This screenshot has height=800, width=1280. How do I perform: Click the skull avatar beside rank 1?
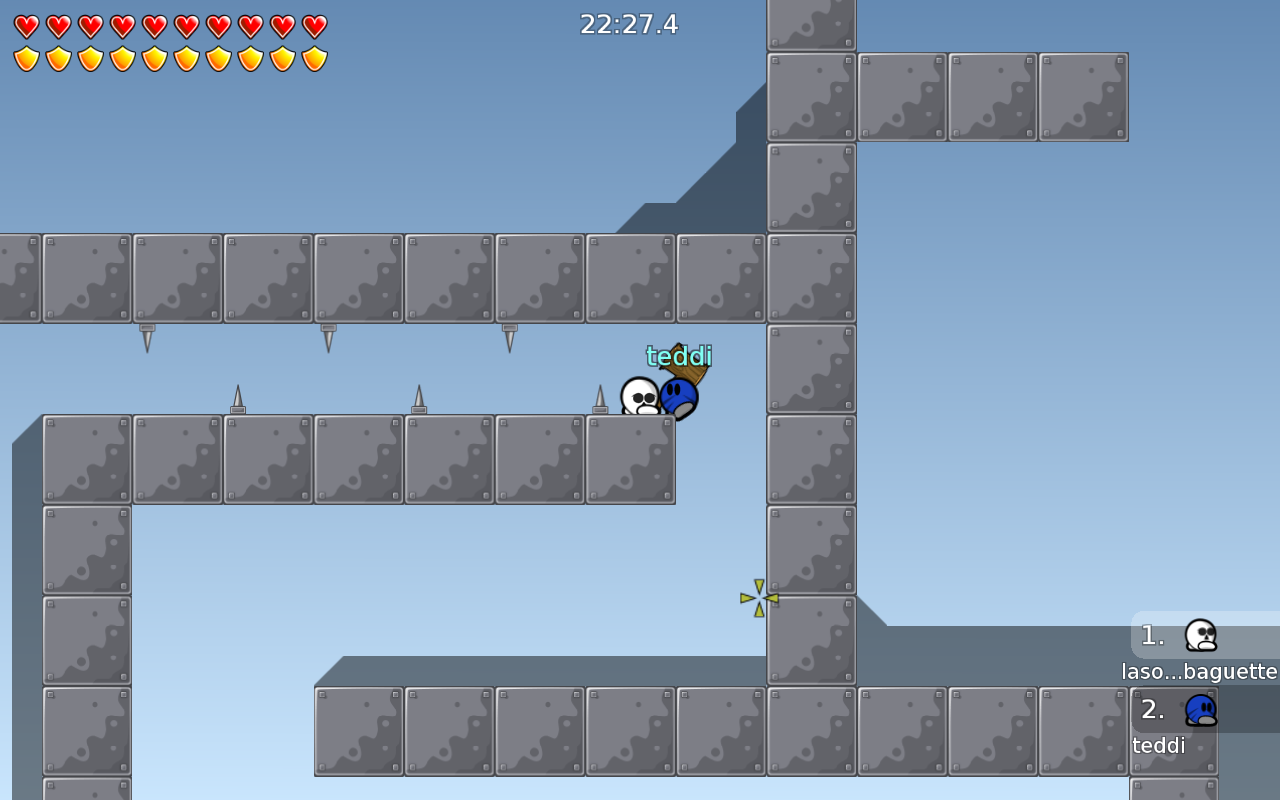(1199, 634)
